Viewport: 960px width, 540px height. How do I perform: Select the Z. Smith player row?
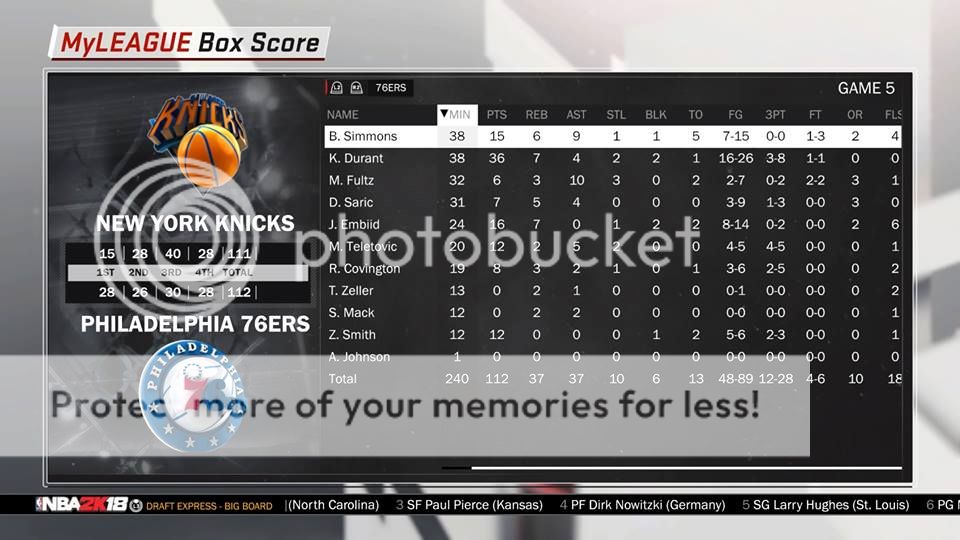[x=352, y=334]
